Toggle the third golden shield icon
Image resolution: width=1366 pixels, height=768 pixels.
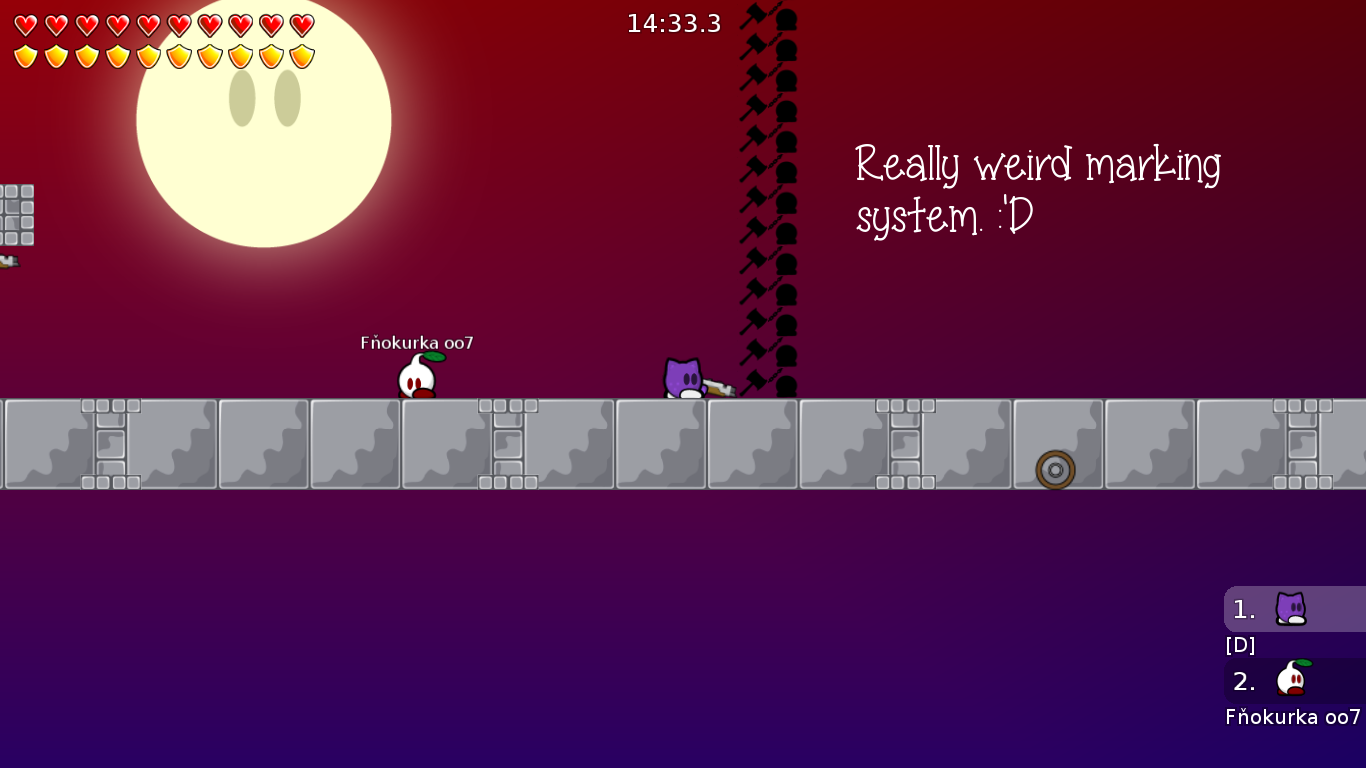pyautogui.click(x=85, y=56)
